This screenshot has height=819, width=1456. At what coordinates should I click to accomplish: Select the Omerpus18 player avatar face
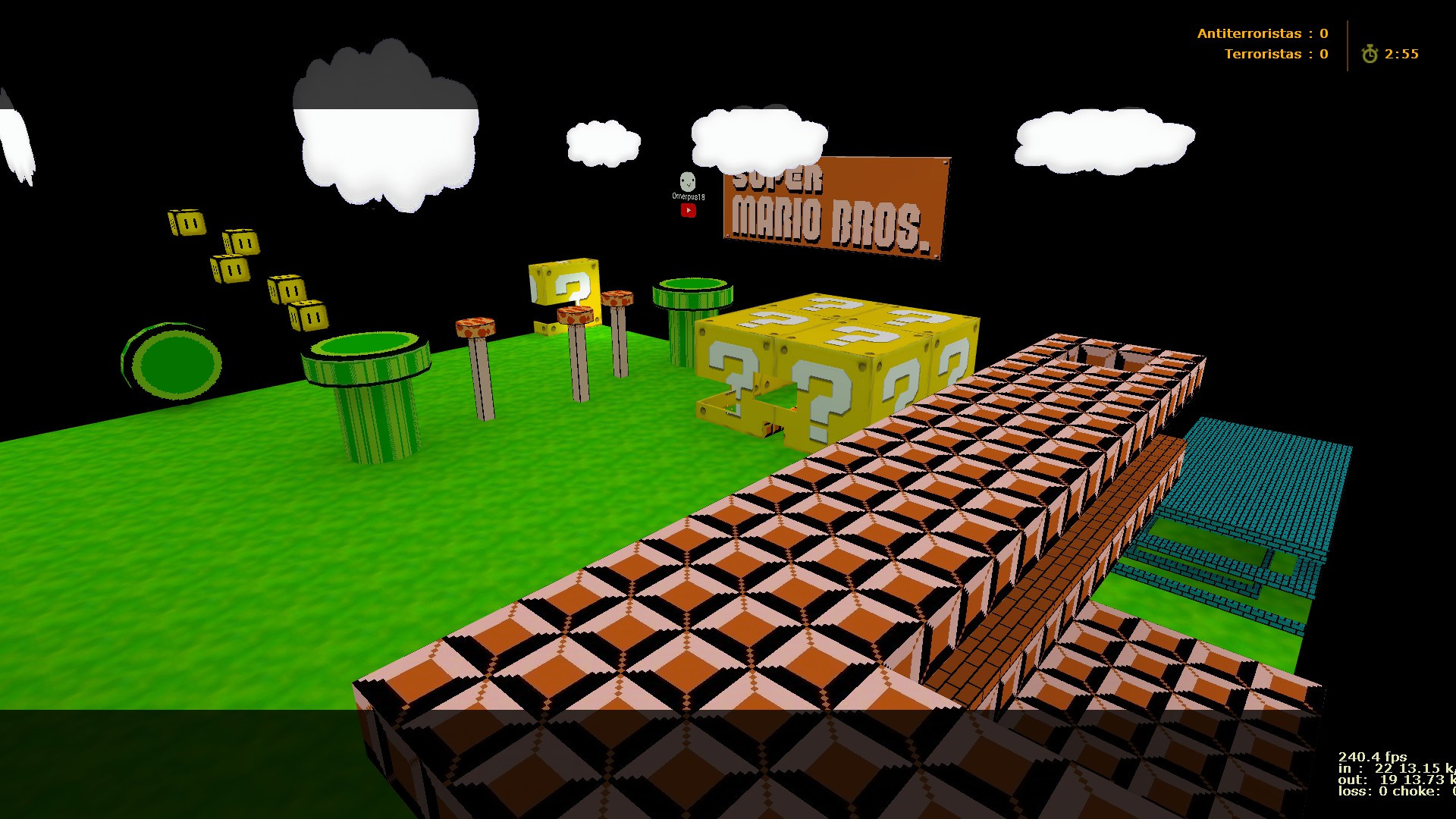click(x=687, y=182)
